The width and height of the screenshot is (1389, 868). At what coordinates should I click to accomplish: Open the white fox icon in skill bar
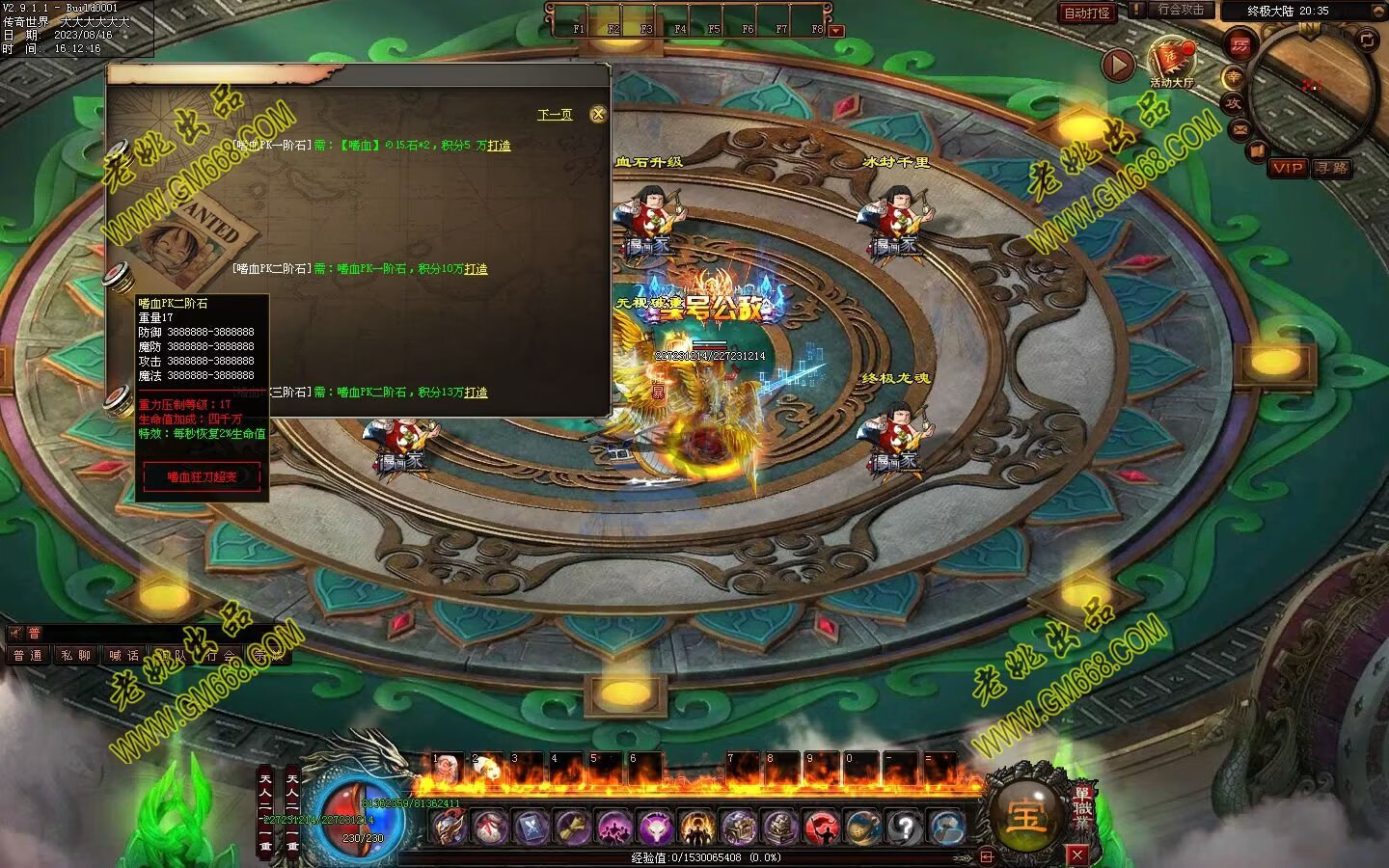point(655,827)
